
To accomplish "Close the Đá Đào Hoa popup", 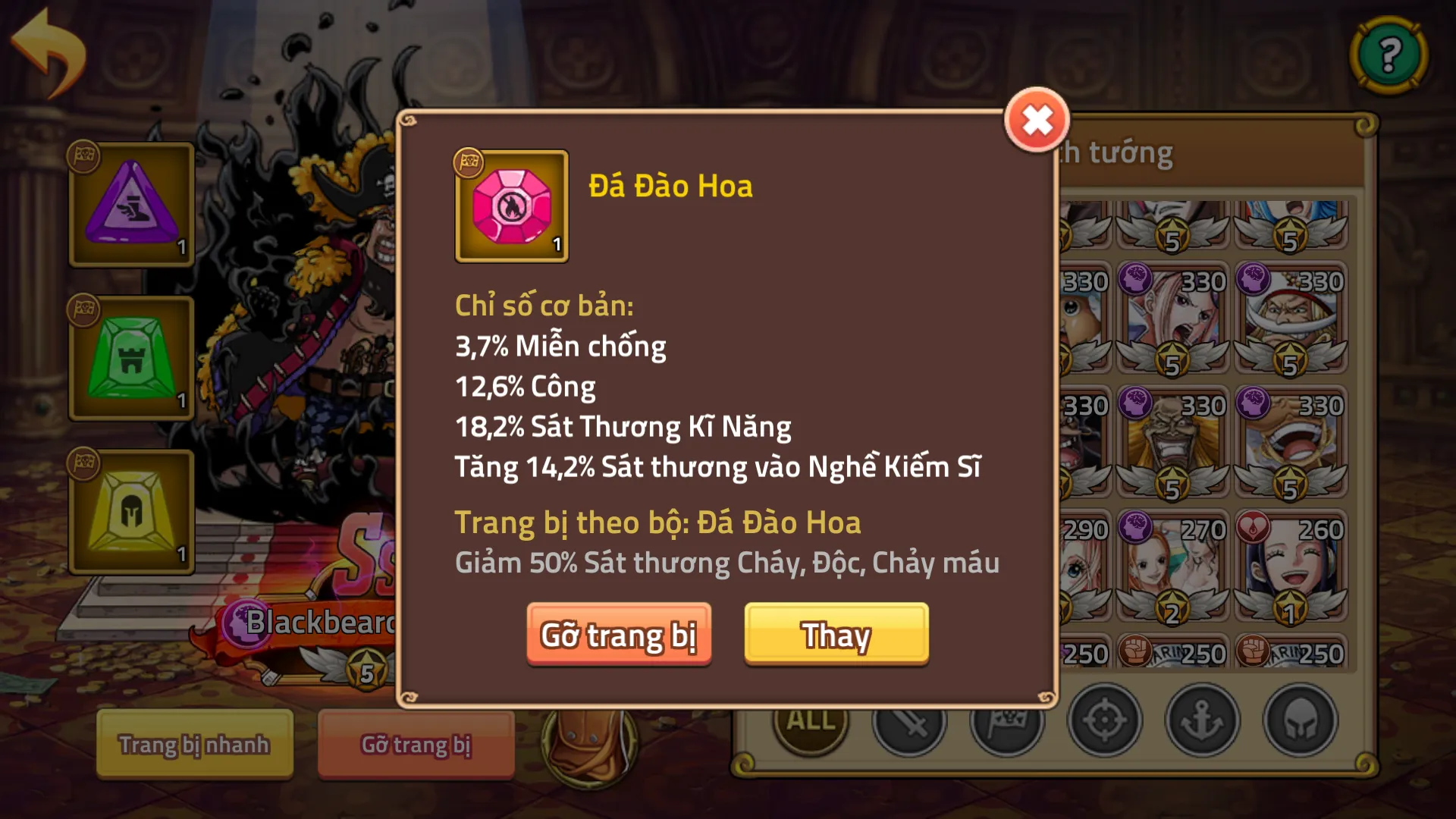I will point(1037,121).
